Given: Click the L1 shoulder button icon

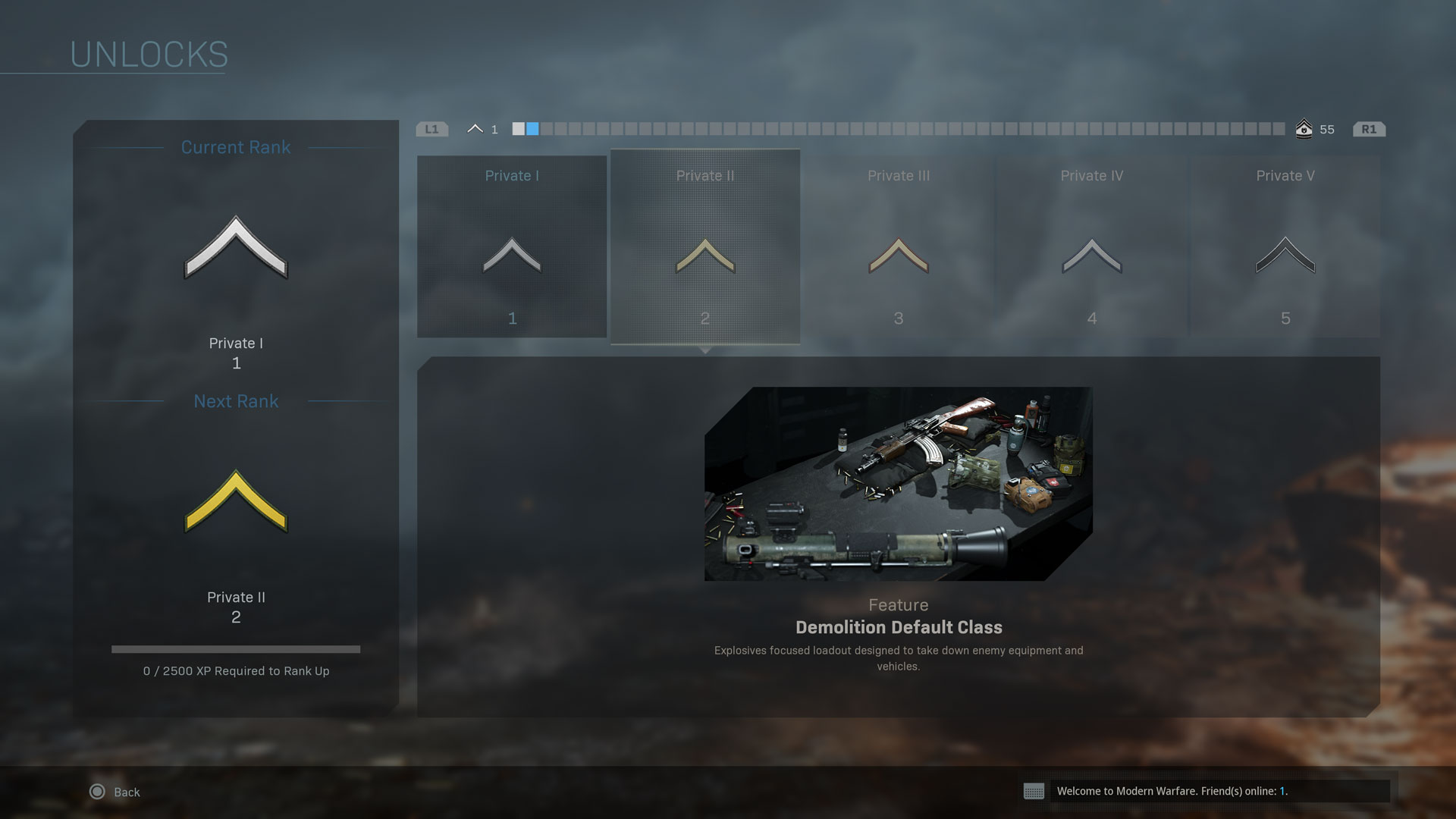Looking at the screenshot, I should pyautogui.click(x=431, y=129).
